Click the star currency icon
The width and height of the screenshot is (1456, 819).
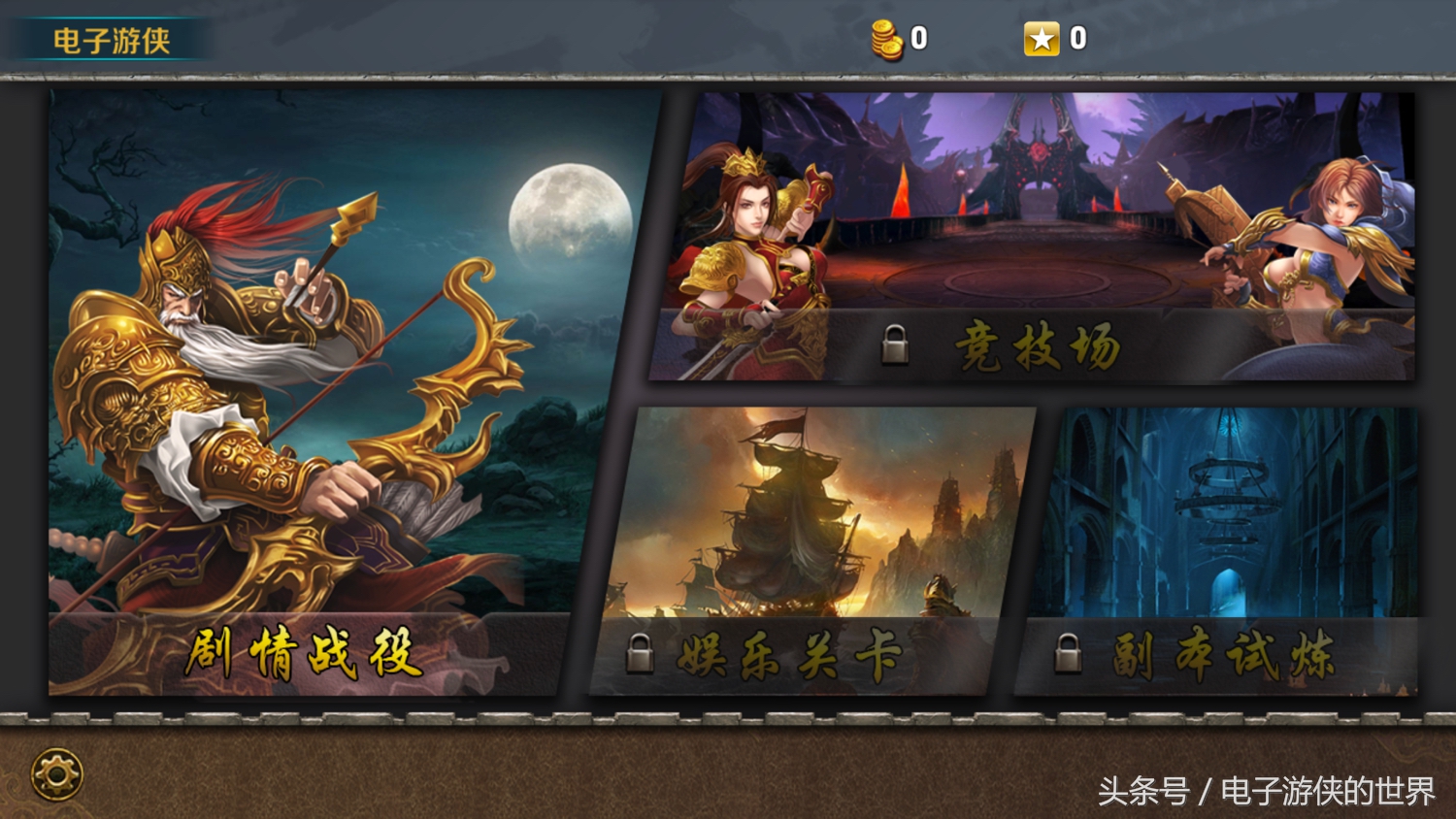tap(1043, 39)
